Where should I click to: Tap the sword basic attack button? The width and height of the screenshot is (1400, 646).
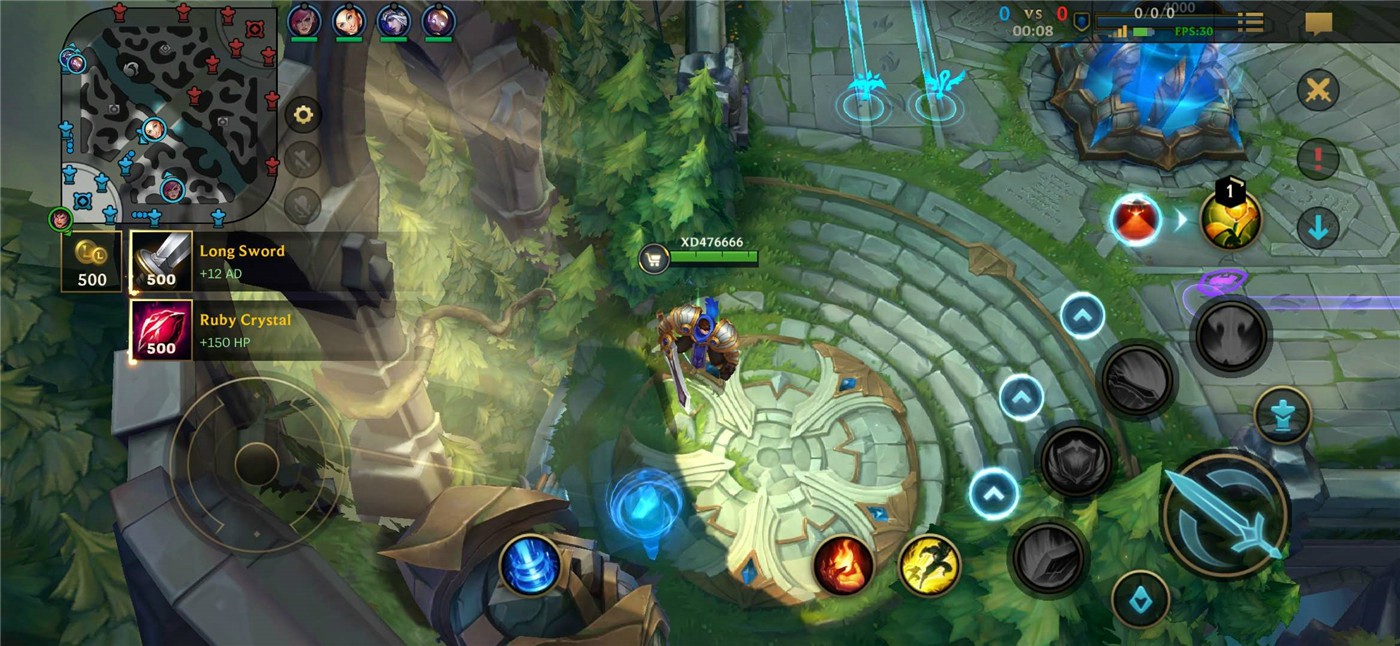coord(1225,516)
